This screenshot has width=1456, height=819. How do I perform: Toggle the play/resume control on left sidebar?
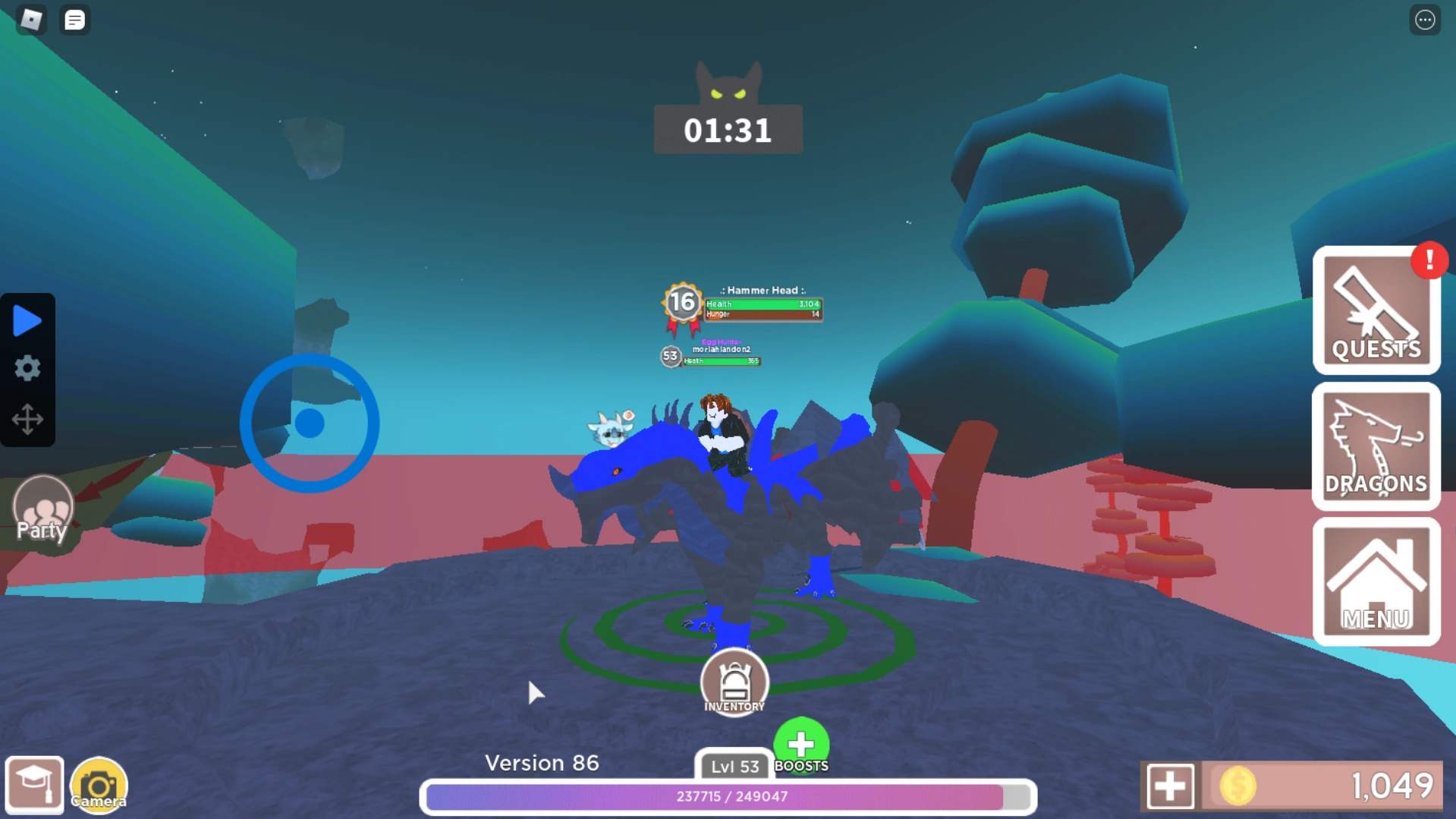[x=27, y=320]
